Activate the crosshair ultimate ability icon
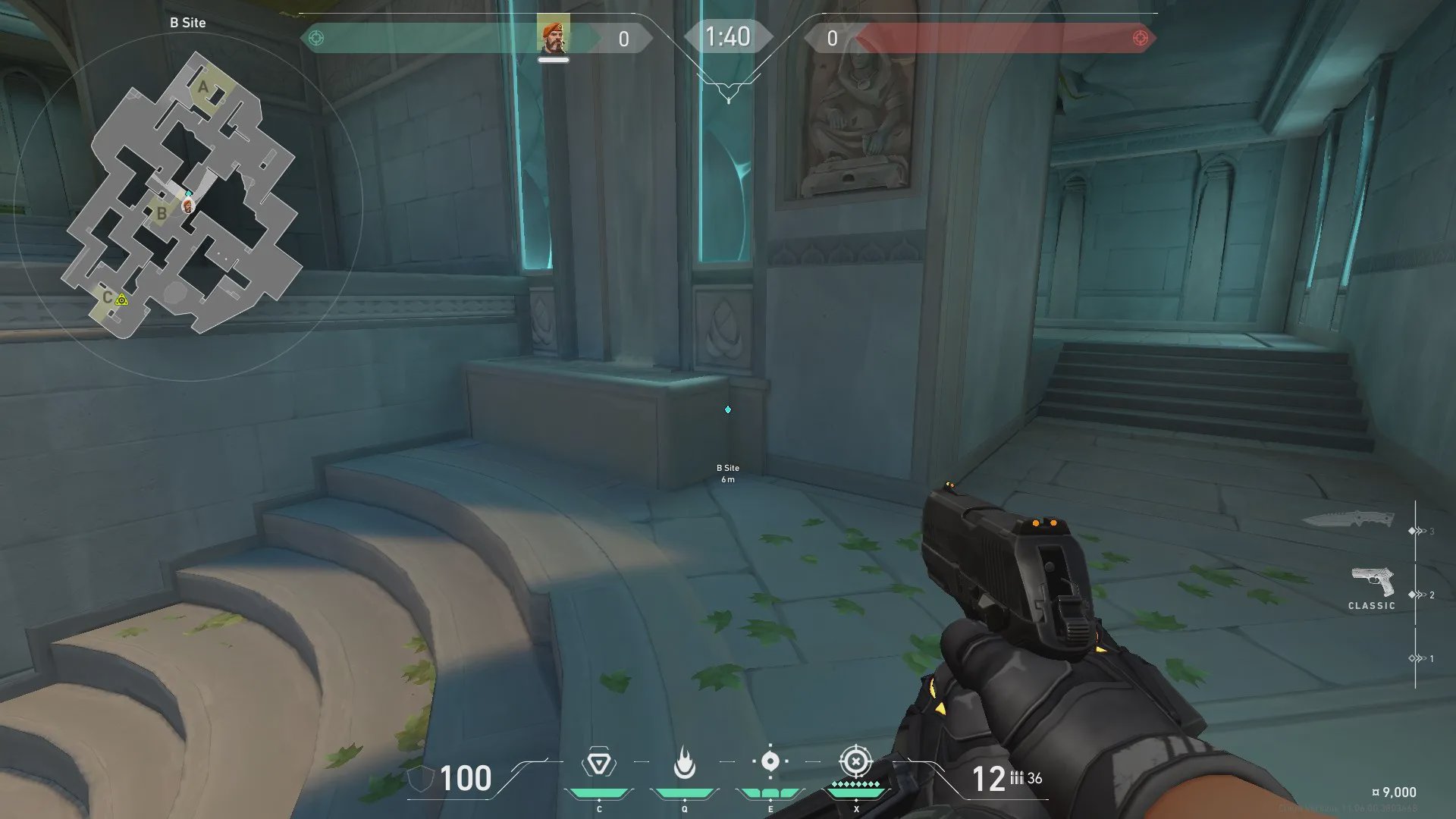This screenshot has height=819, width=1456. coord(855,761)
